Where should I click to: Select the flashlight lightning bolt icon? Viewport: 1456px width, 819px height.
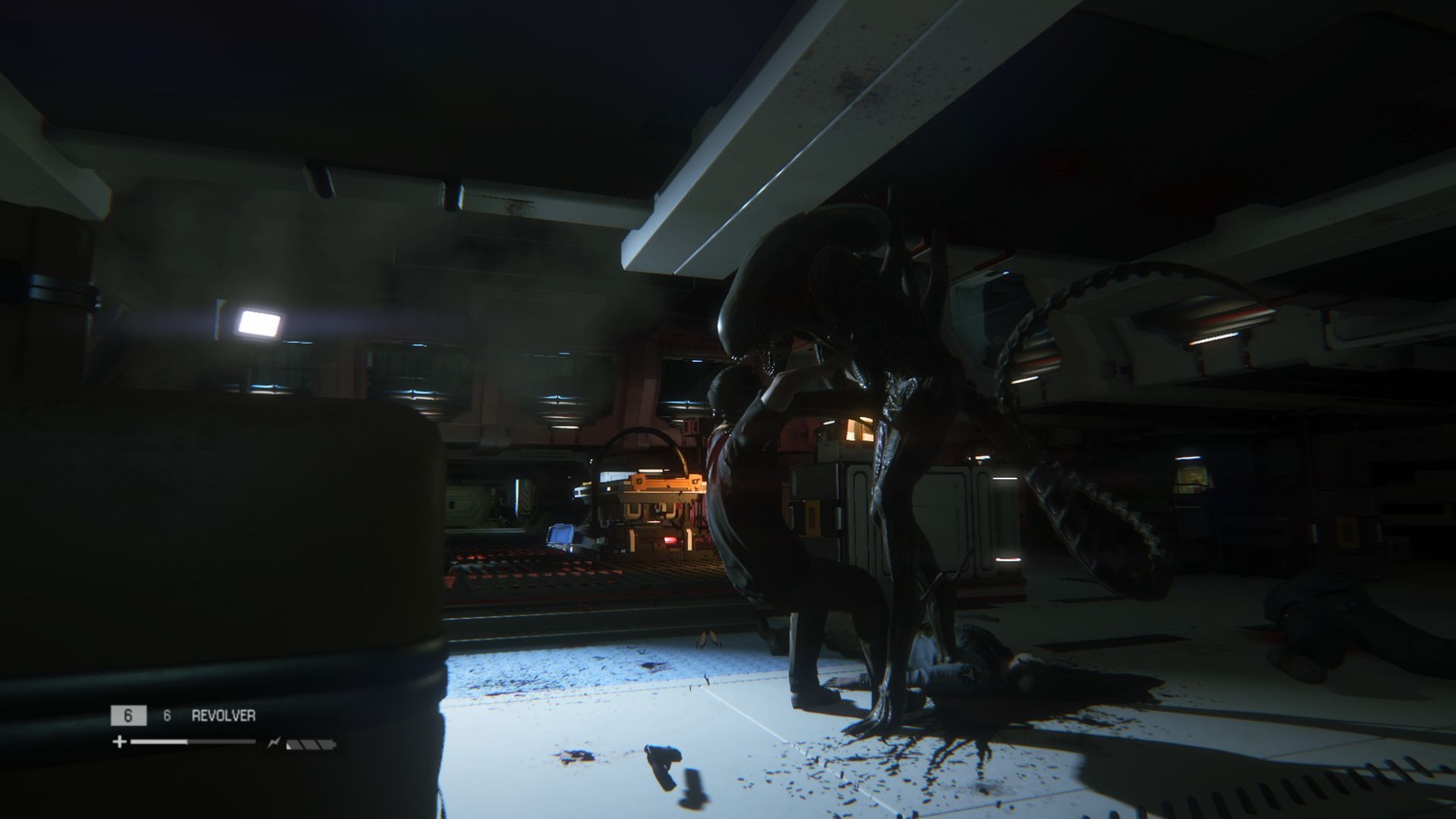(x=275, y=741)
